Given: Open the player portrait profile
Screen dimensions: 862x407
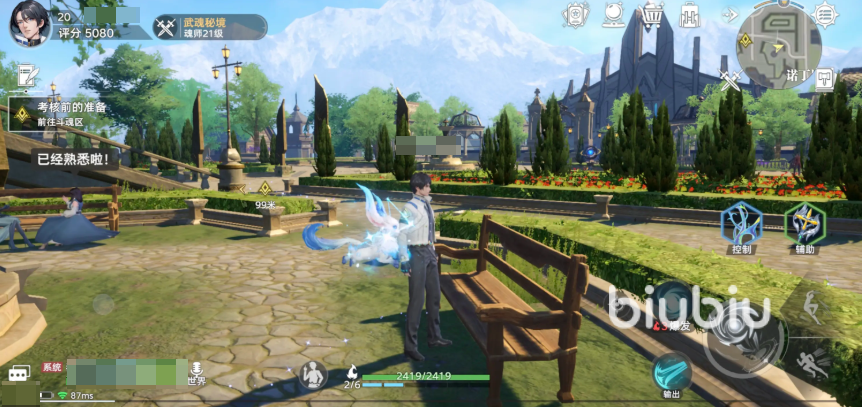Looking at the screenshot, I should click(x=30, y=22).
